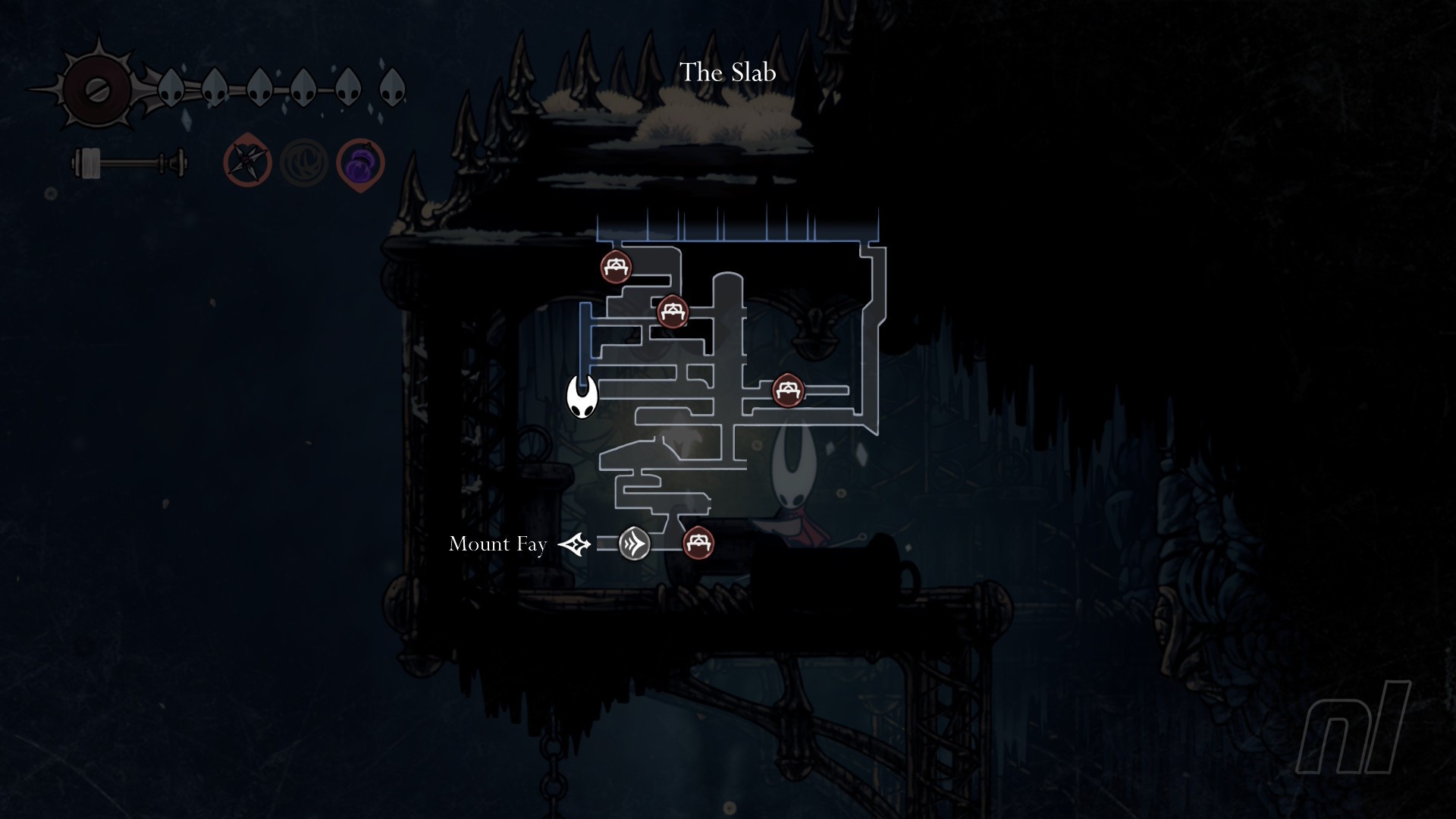Select the purple orb tool icon
Viewport: 1456px width, 819px height.
(x=360, y=164)
